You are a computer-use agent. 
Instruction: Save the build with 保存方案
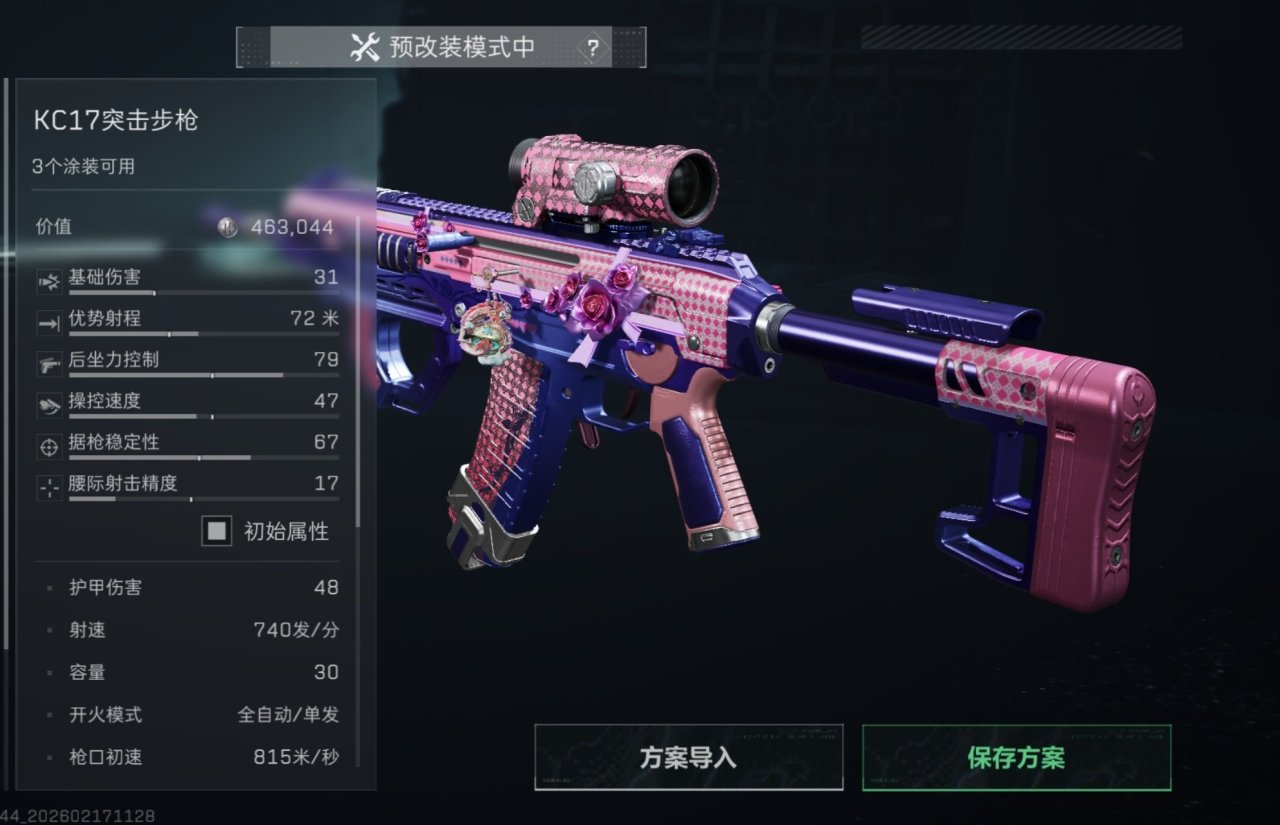1016,757
